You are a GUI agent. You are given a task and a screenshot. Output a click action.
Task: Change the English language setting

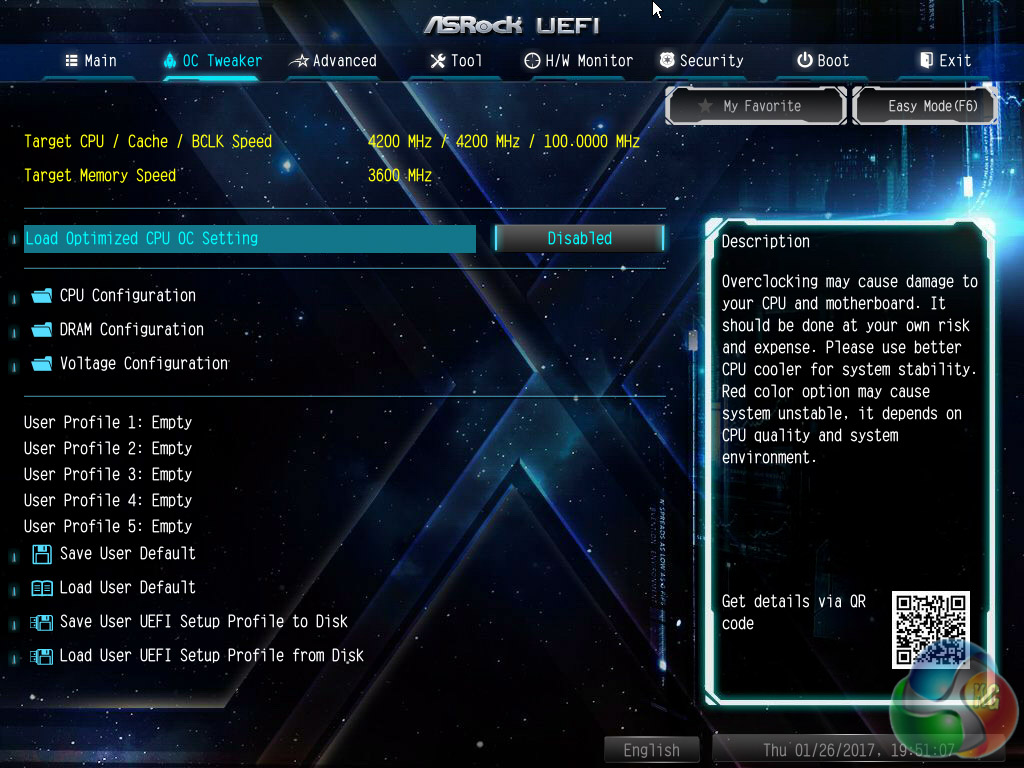(x=651, y=750)
